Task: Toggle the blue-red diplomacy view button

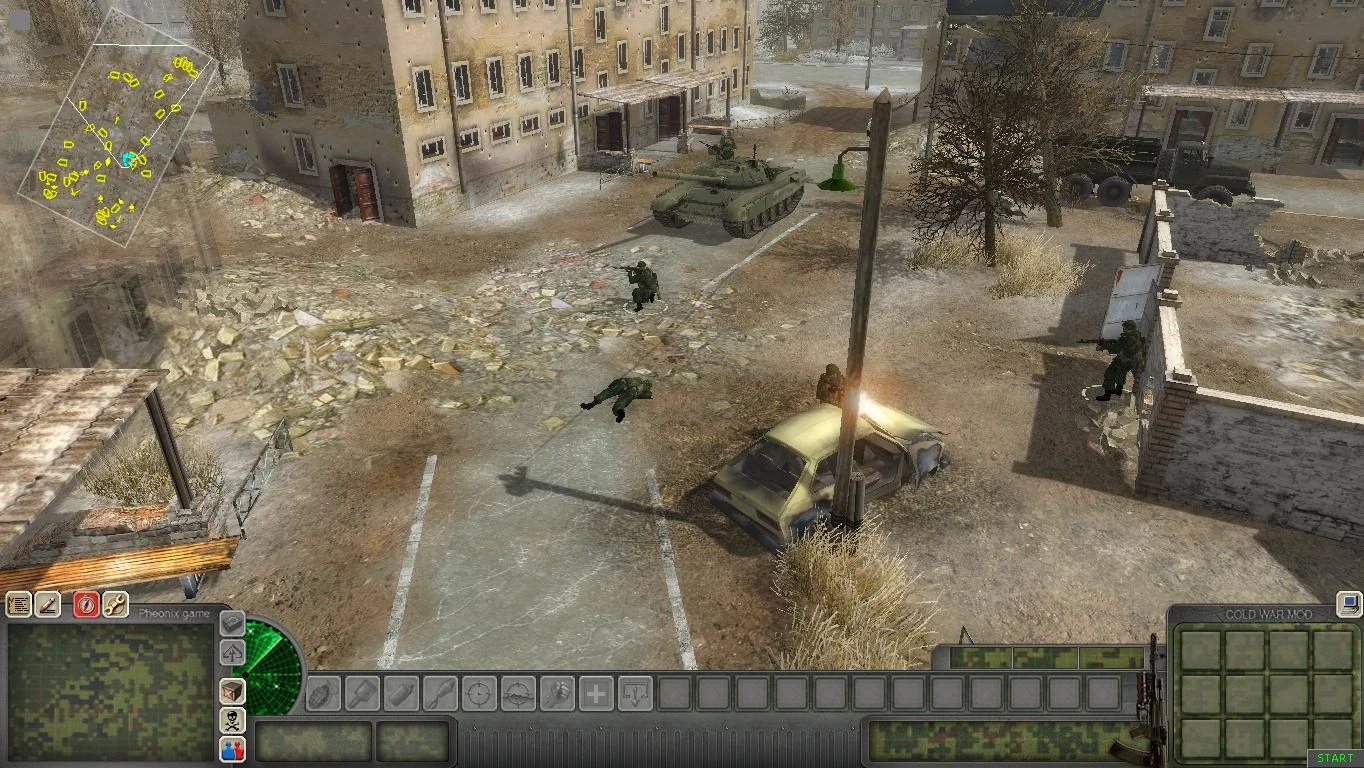Action: pos(230,749)
